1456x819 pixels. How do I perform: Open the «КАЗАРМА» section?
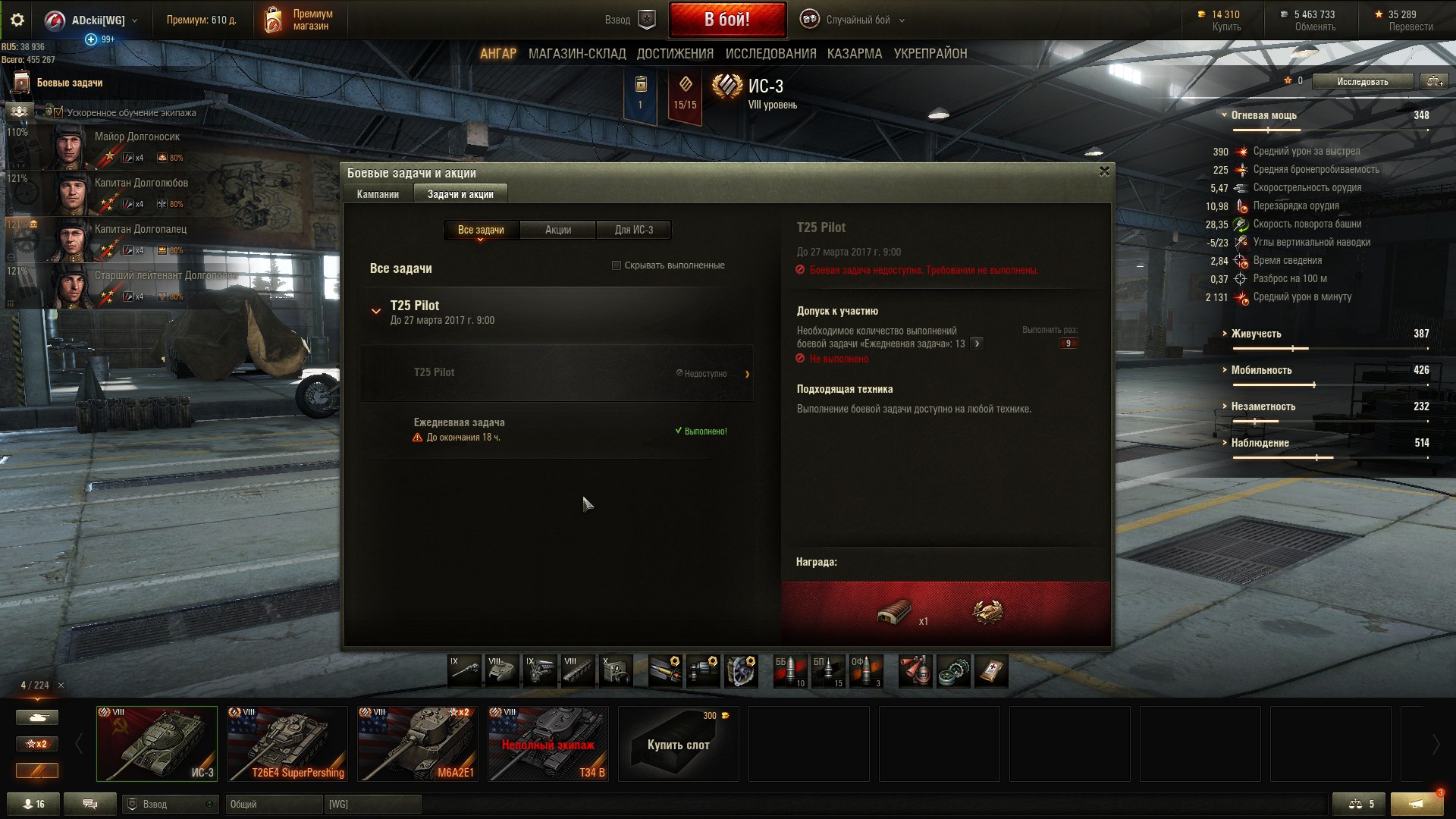[854, 54]
